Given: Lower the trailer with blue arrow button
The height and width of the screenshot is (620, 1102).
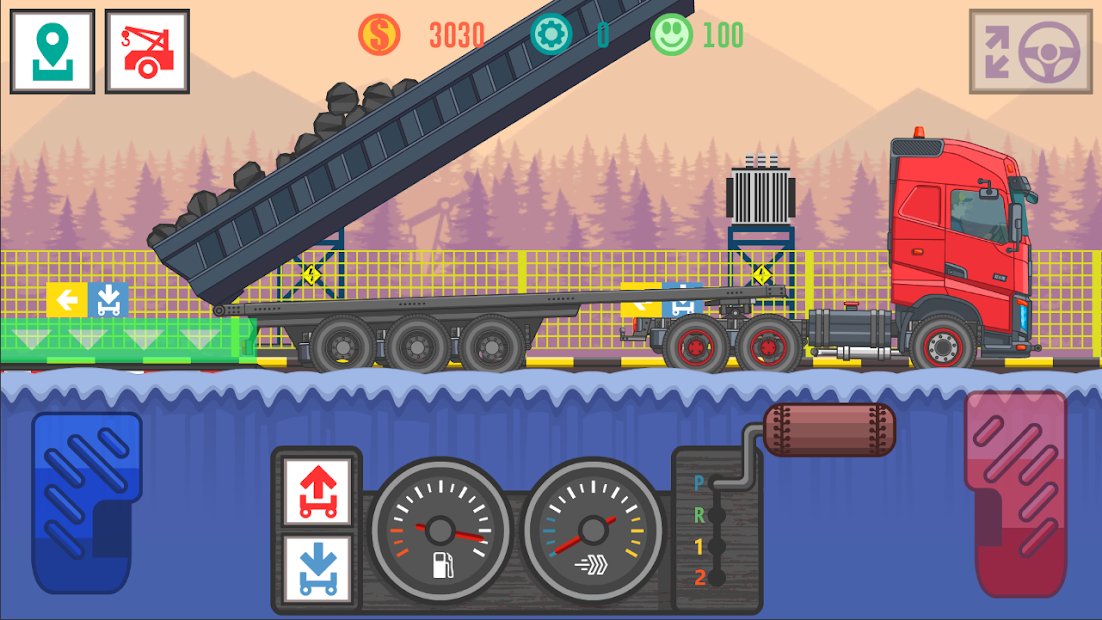Looking at the screenshot, I should click(x=317, y=569).
